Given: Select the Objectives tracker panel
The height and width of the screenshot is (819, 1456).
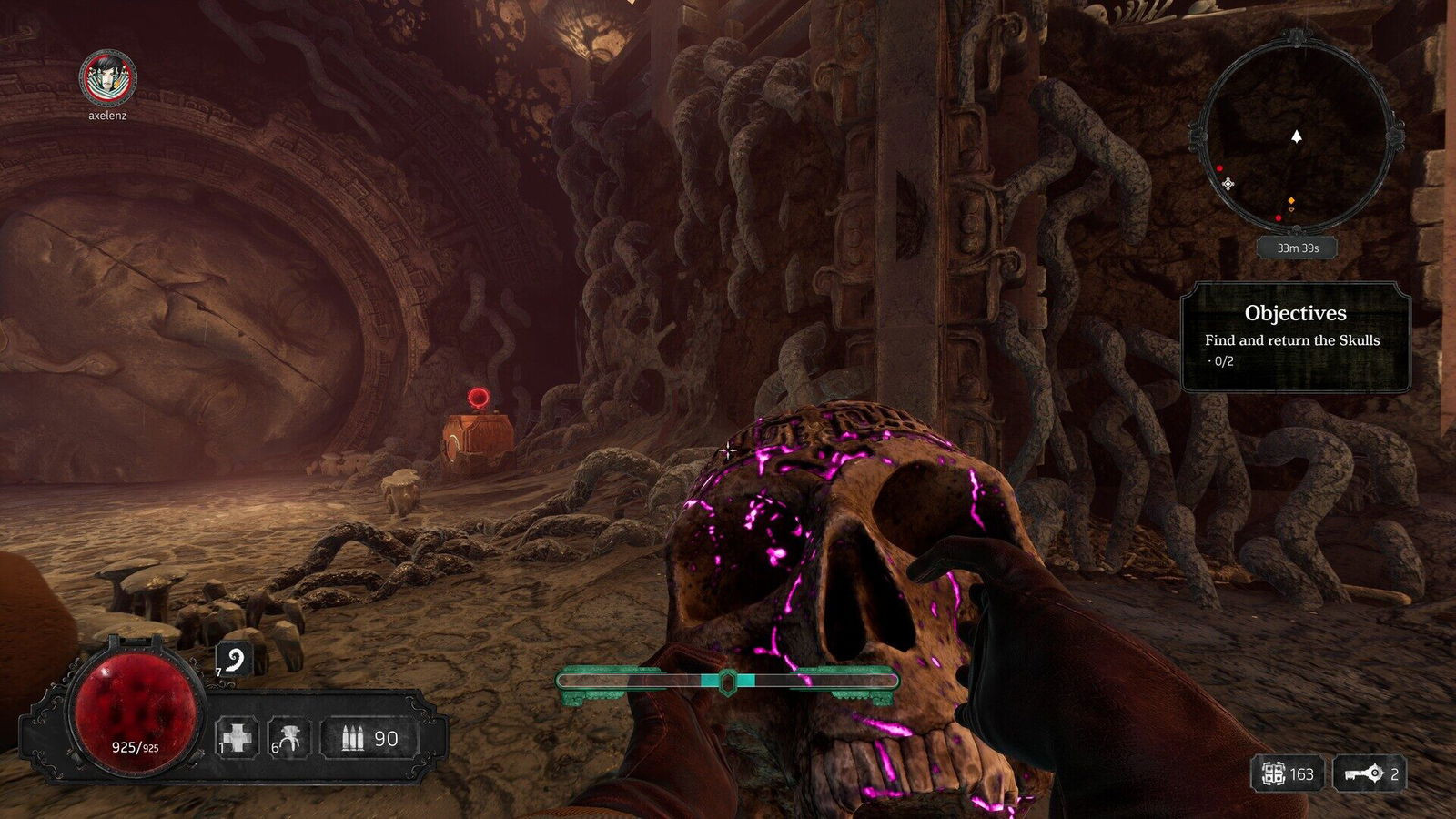Looking at the screenshot, I should pos(1295,337).
